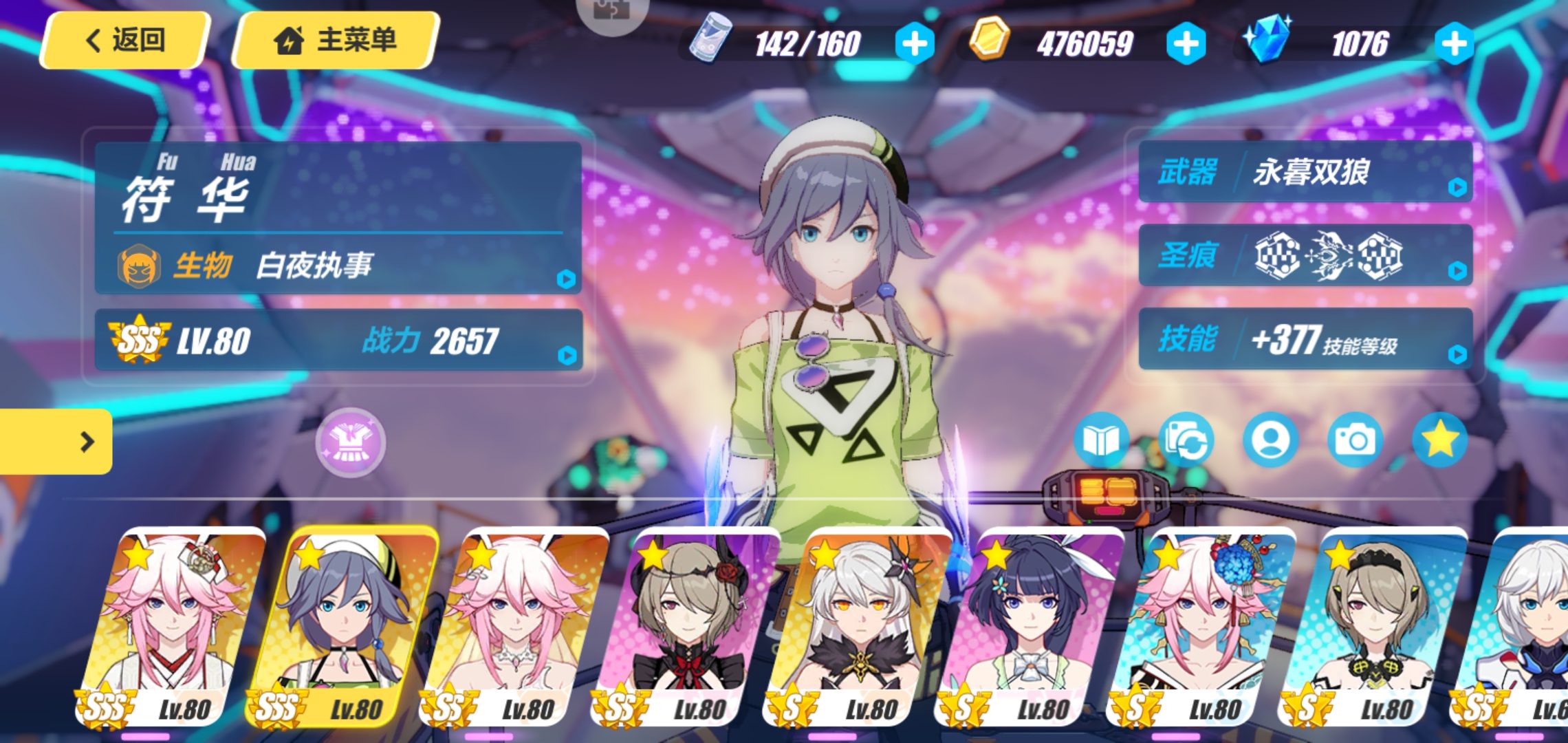Show the 战力 2657 power details
The width and height of the screenshot is (1568, 743).
(338, 341)
